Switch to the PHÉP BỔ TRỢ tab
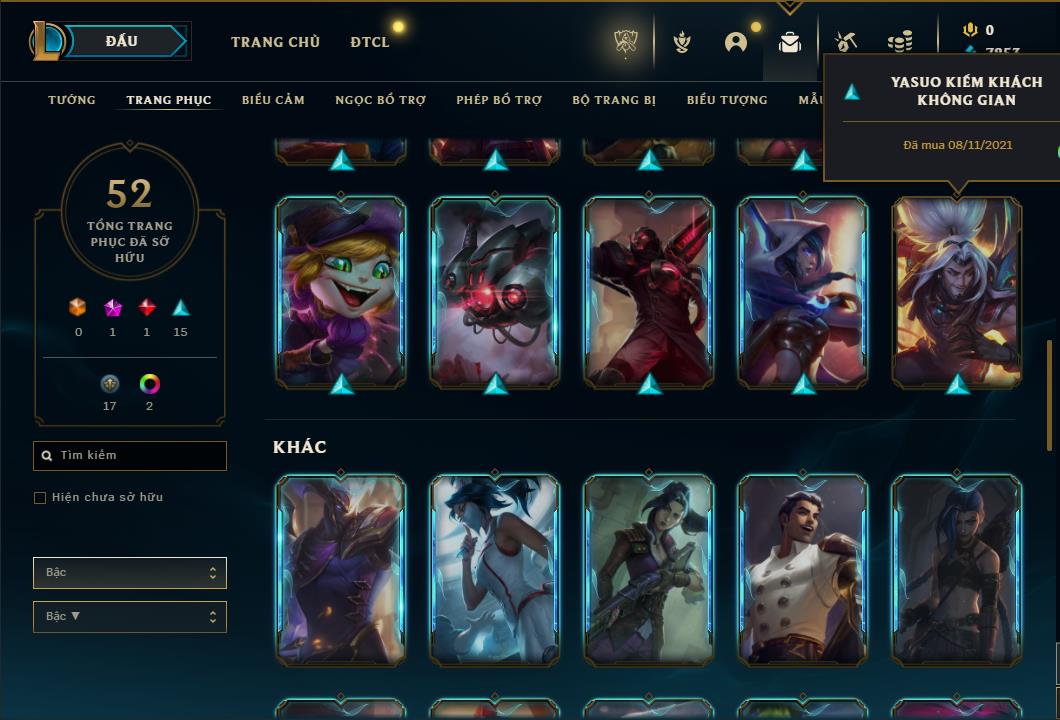The image size is (1060, 720). coord(499,100)
